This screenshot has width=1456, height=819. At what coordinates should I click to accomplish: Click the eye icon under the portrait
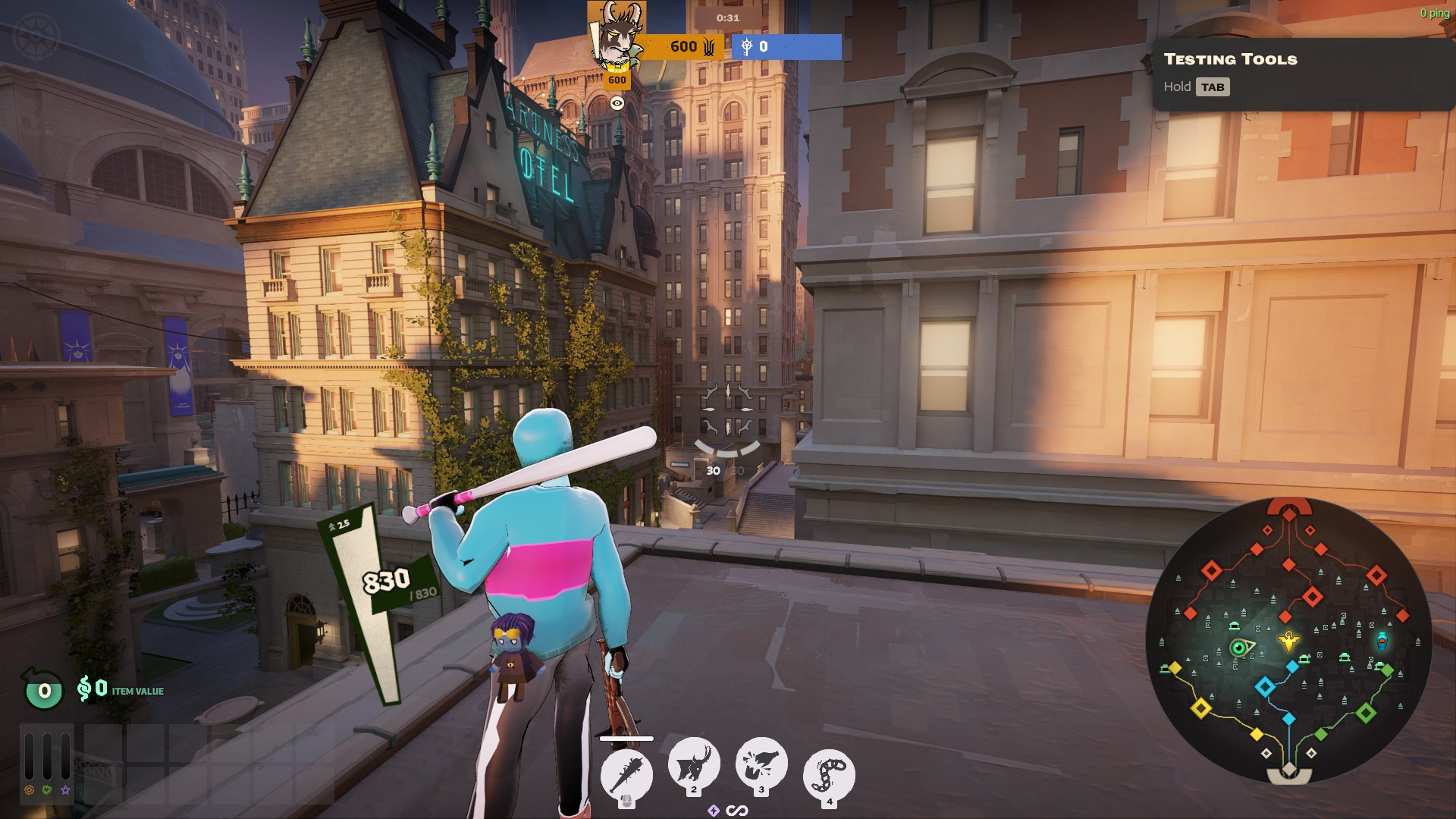click(617, 103)
